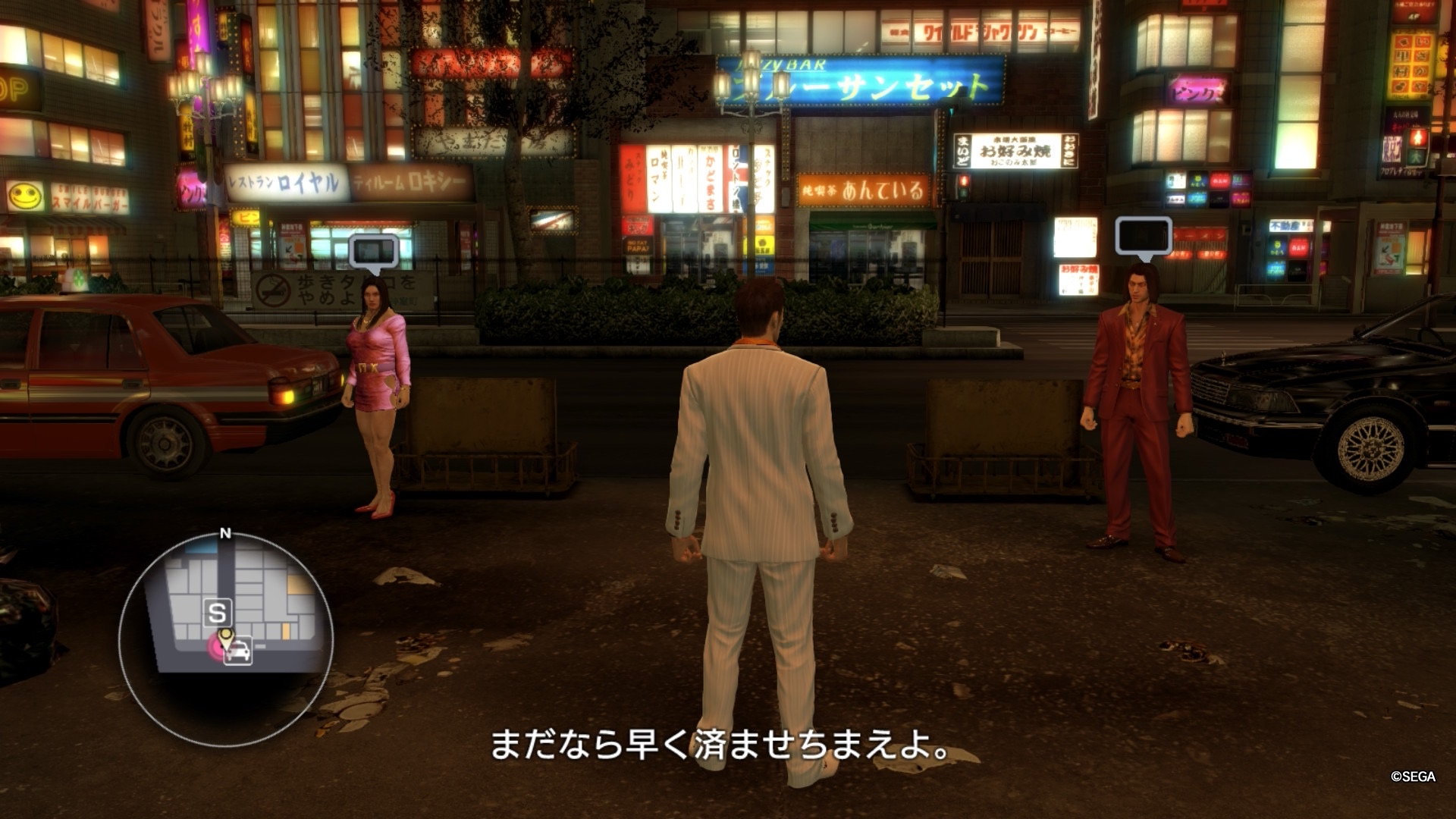
Task: Click the speech bubble above the red-suited man
Action: tap(1143, 237)
